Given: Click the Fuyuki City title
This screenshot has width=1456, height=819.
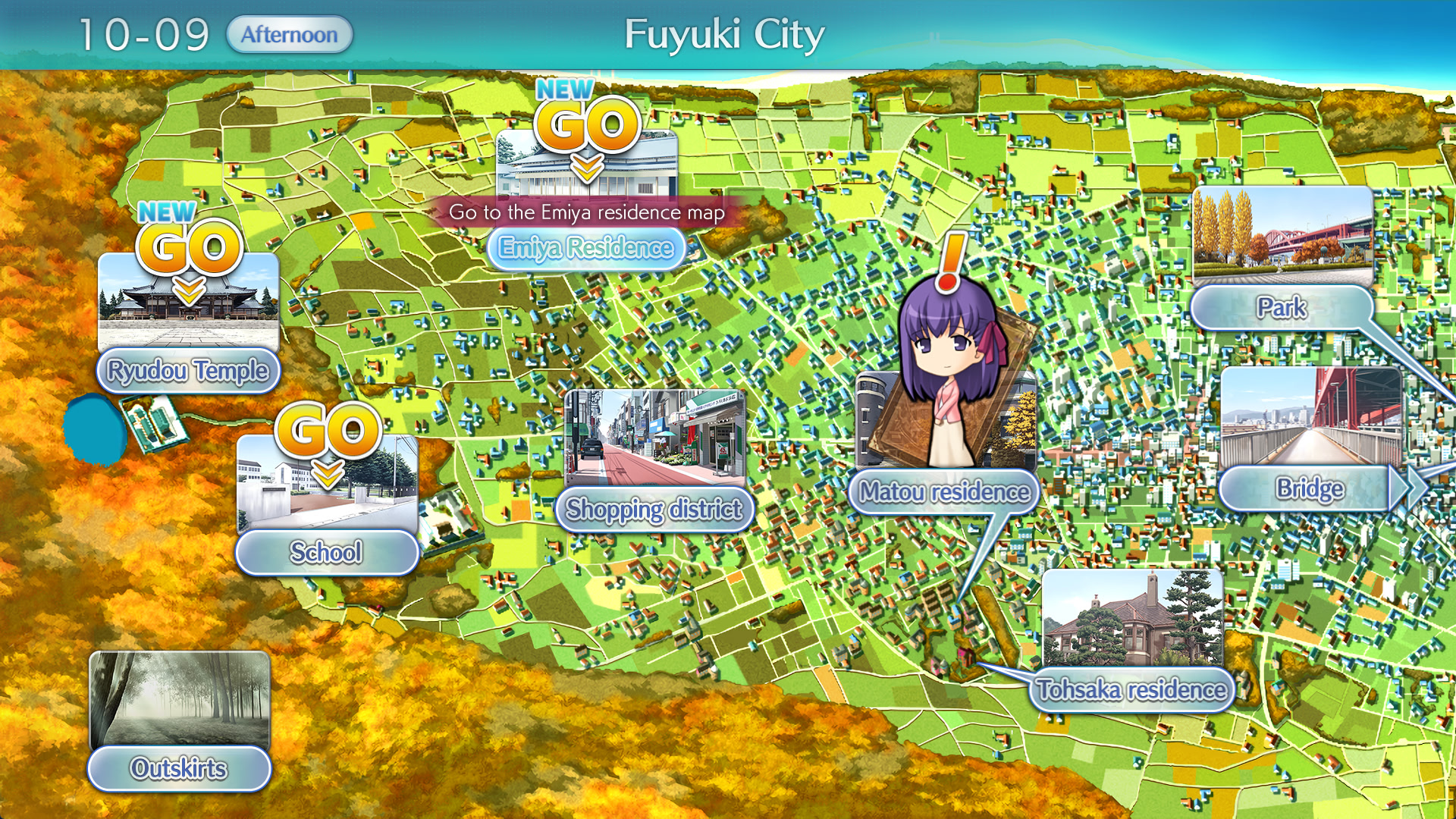Looking at the screenshot, I should pos(725,33).
